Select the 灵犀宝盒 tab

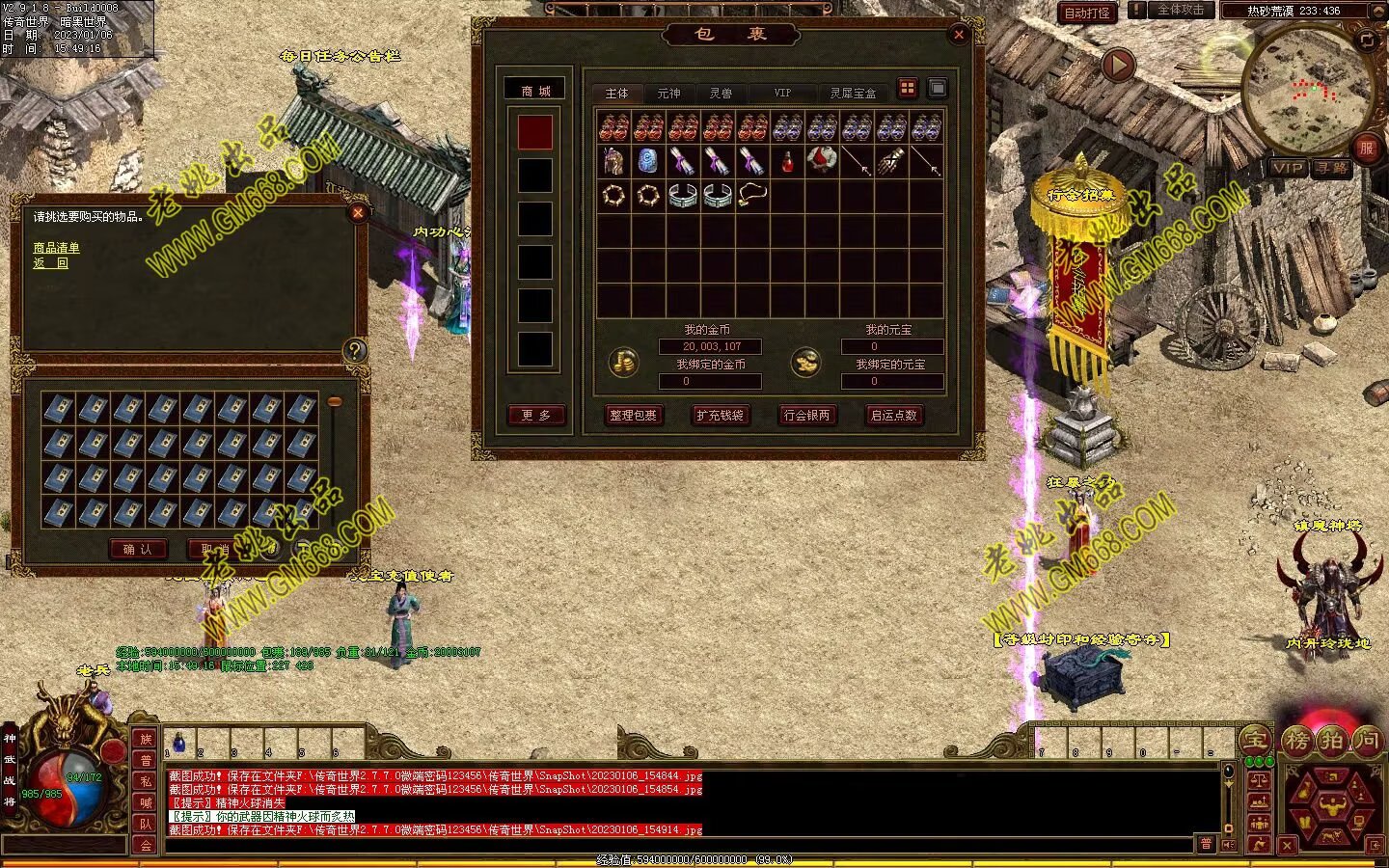pyautogui.click(x=853, y=94)
